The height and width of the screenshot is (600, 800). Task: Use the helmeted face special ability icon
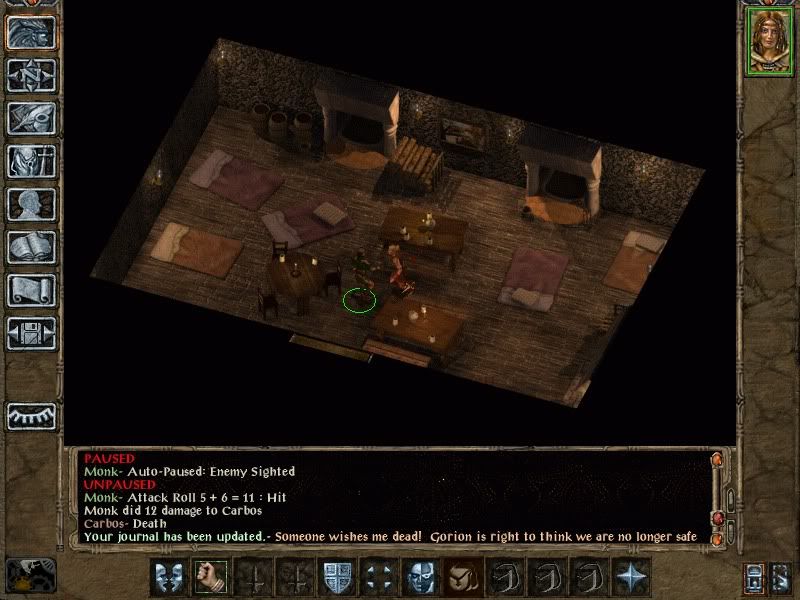(x=419, y=577)
